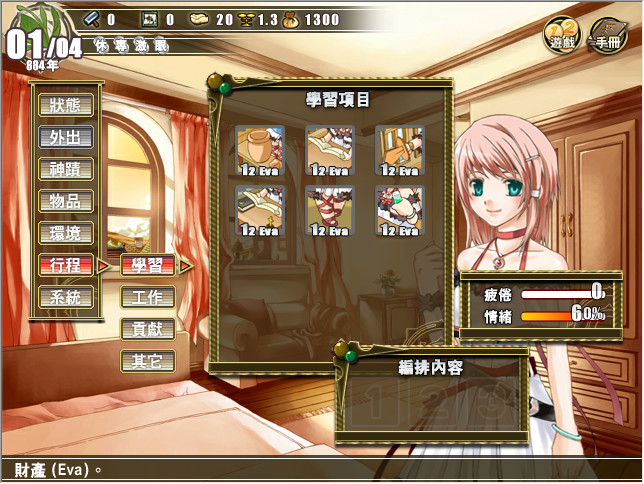Switch to the 工作 work submenu

point(147,297)
